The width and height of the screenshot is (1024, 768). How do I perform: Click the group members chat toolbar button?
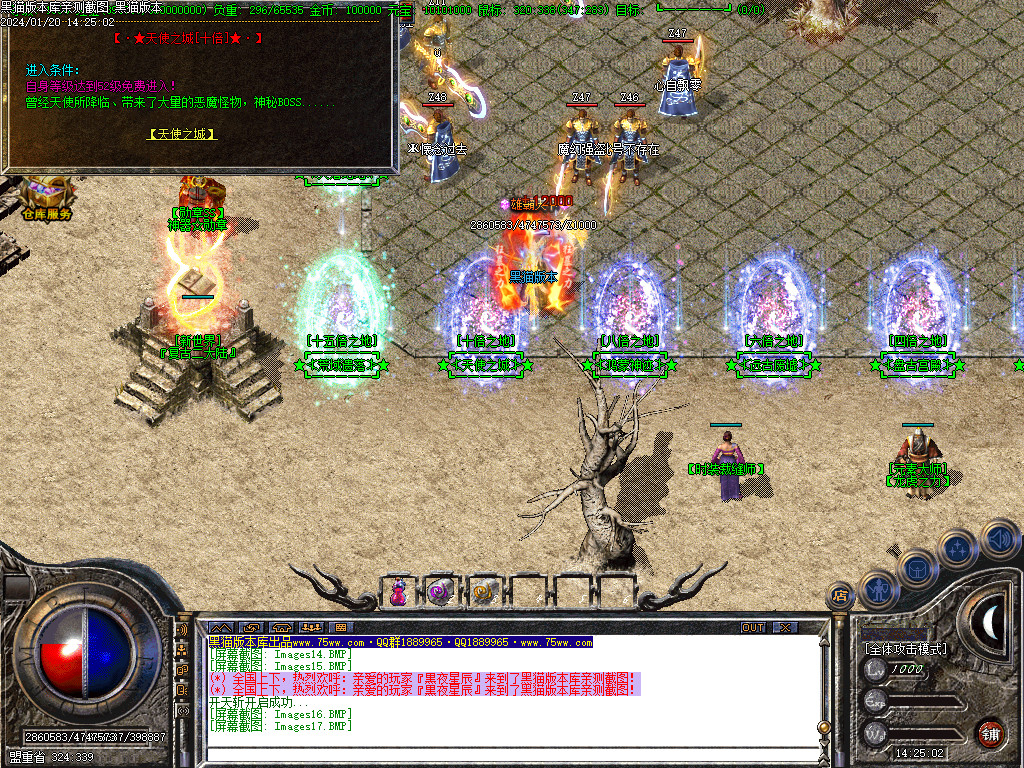tap(310, 628)
